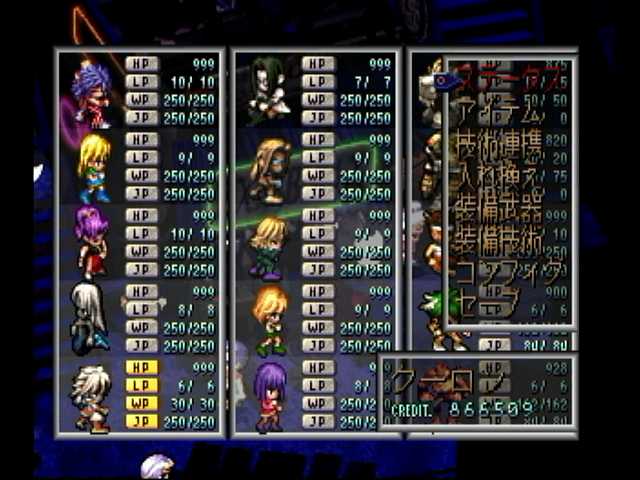Select the purple ponytail girl in red dress
Screen dimensions: 640x480
pyautogui.click(x=90, y=240)
